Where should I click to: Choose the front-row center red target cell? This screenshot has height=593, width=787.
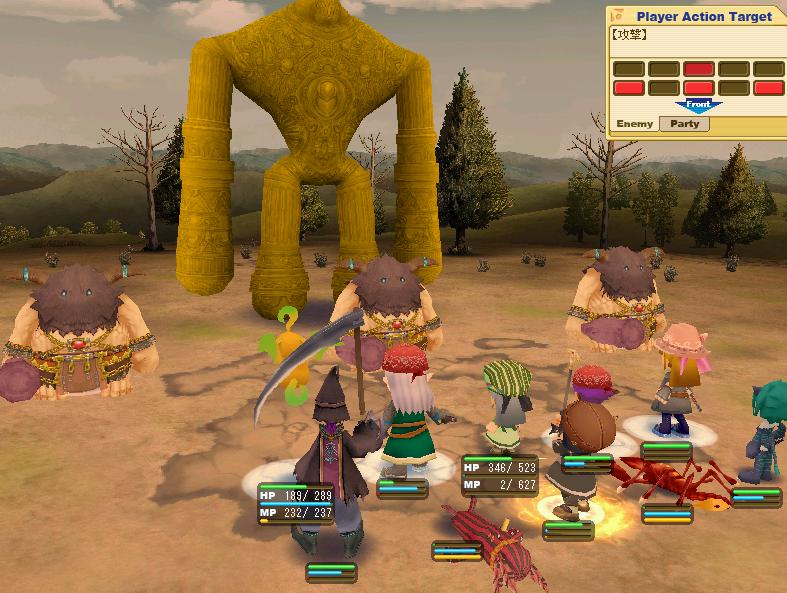[x=698, y=88]
